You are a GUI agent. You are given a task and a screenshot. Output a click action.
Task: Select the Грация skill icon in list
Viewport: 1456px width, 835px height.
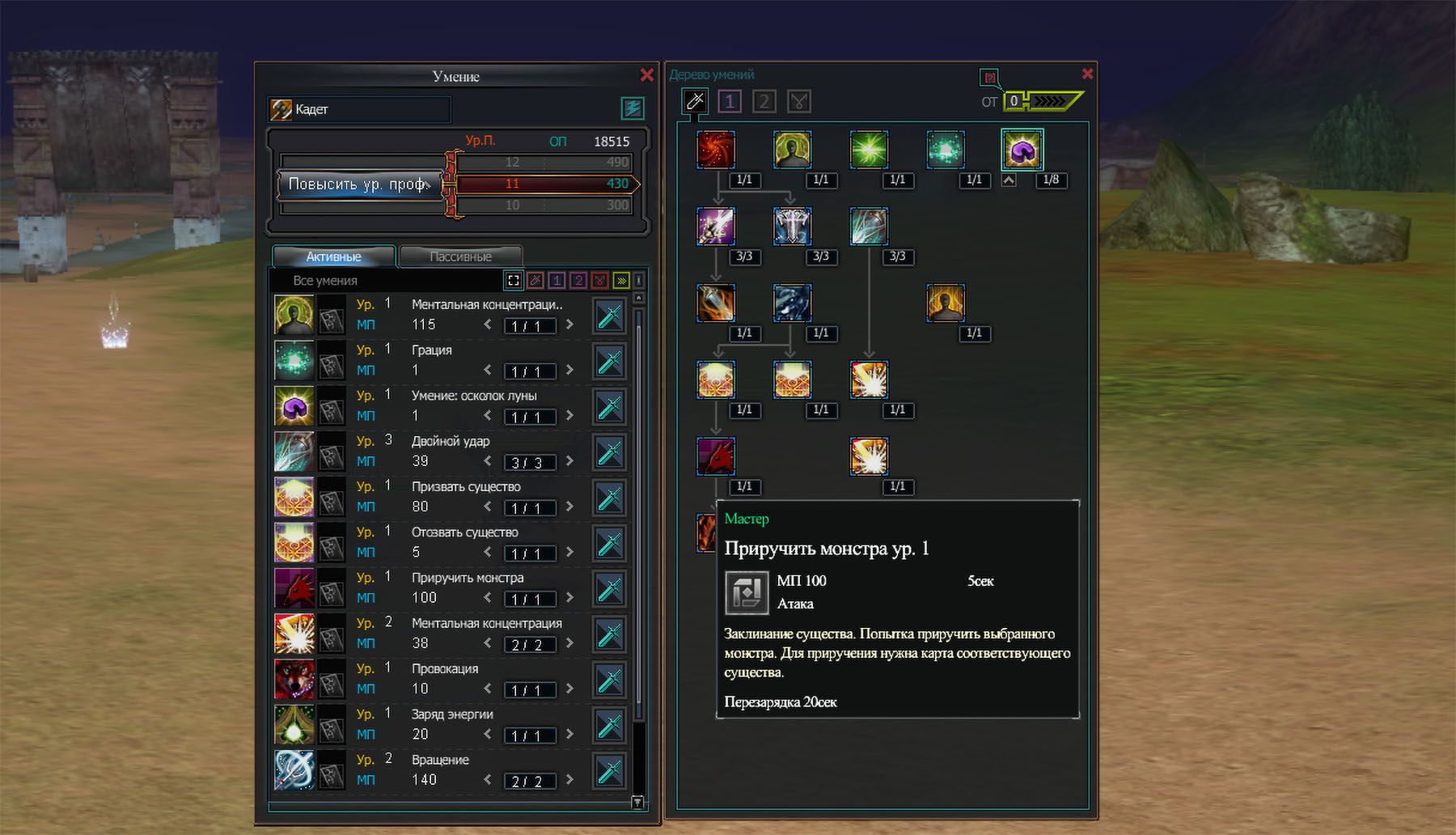294,360
